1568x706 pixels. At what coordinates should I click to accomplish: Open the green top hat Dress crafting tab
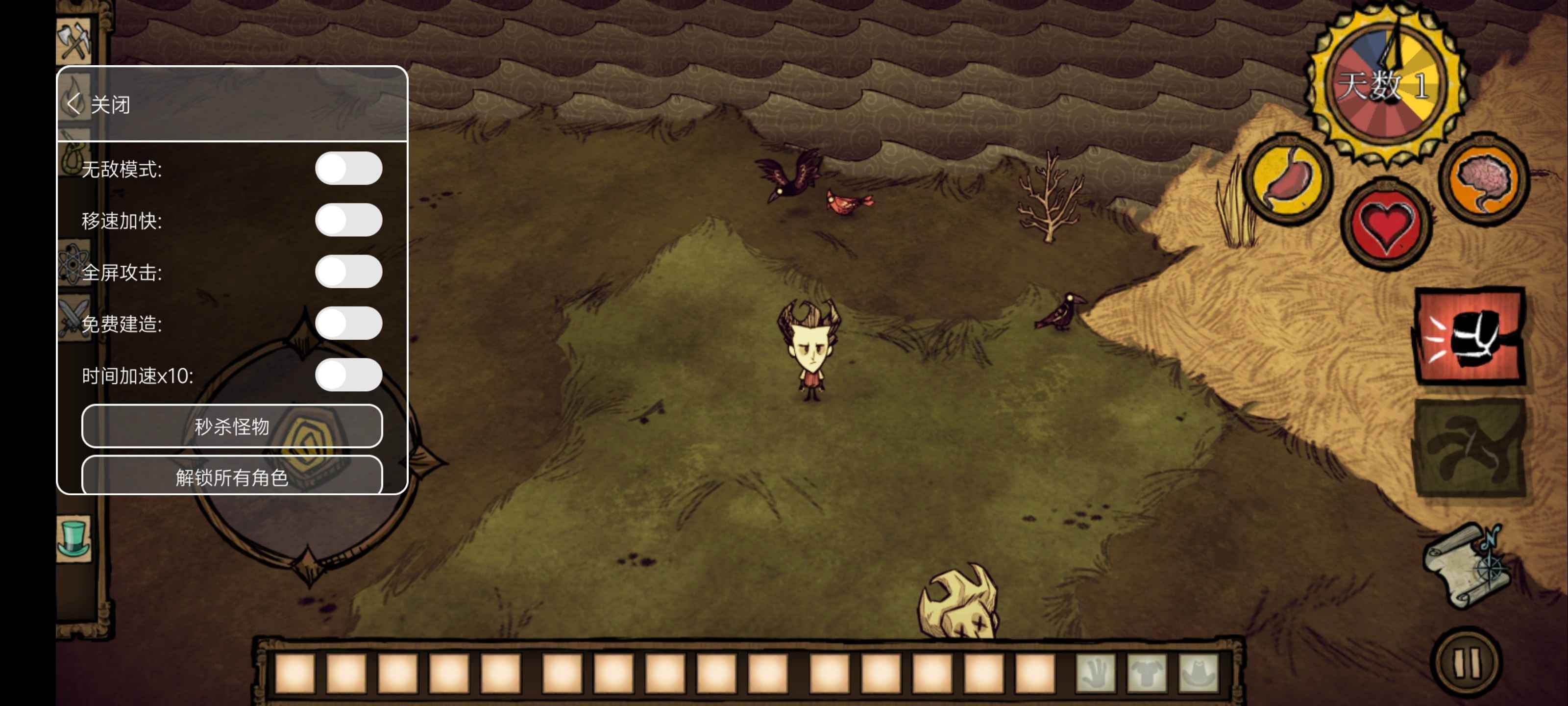[x=74, y=538]
